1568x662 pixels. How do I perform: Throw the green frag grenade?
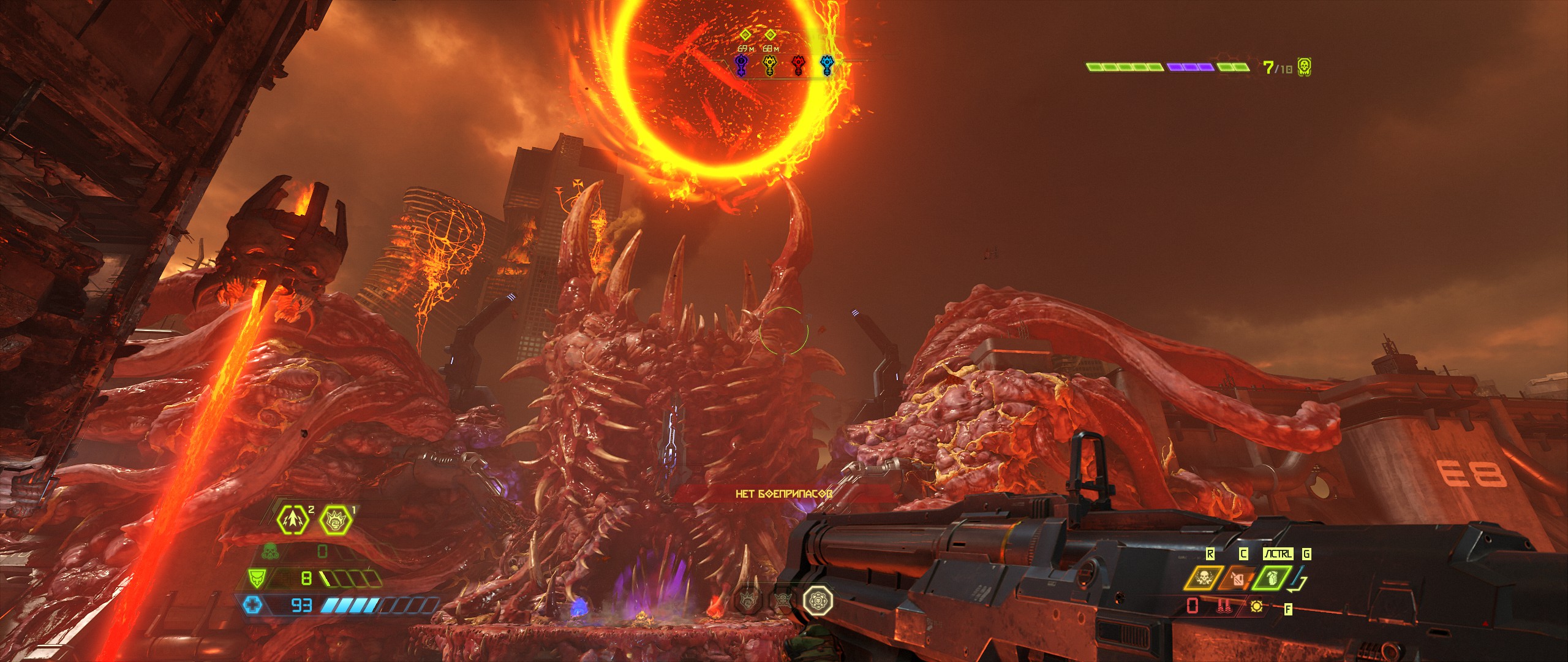[1273, 579]
